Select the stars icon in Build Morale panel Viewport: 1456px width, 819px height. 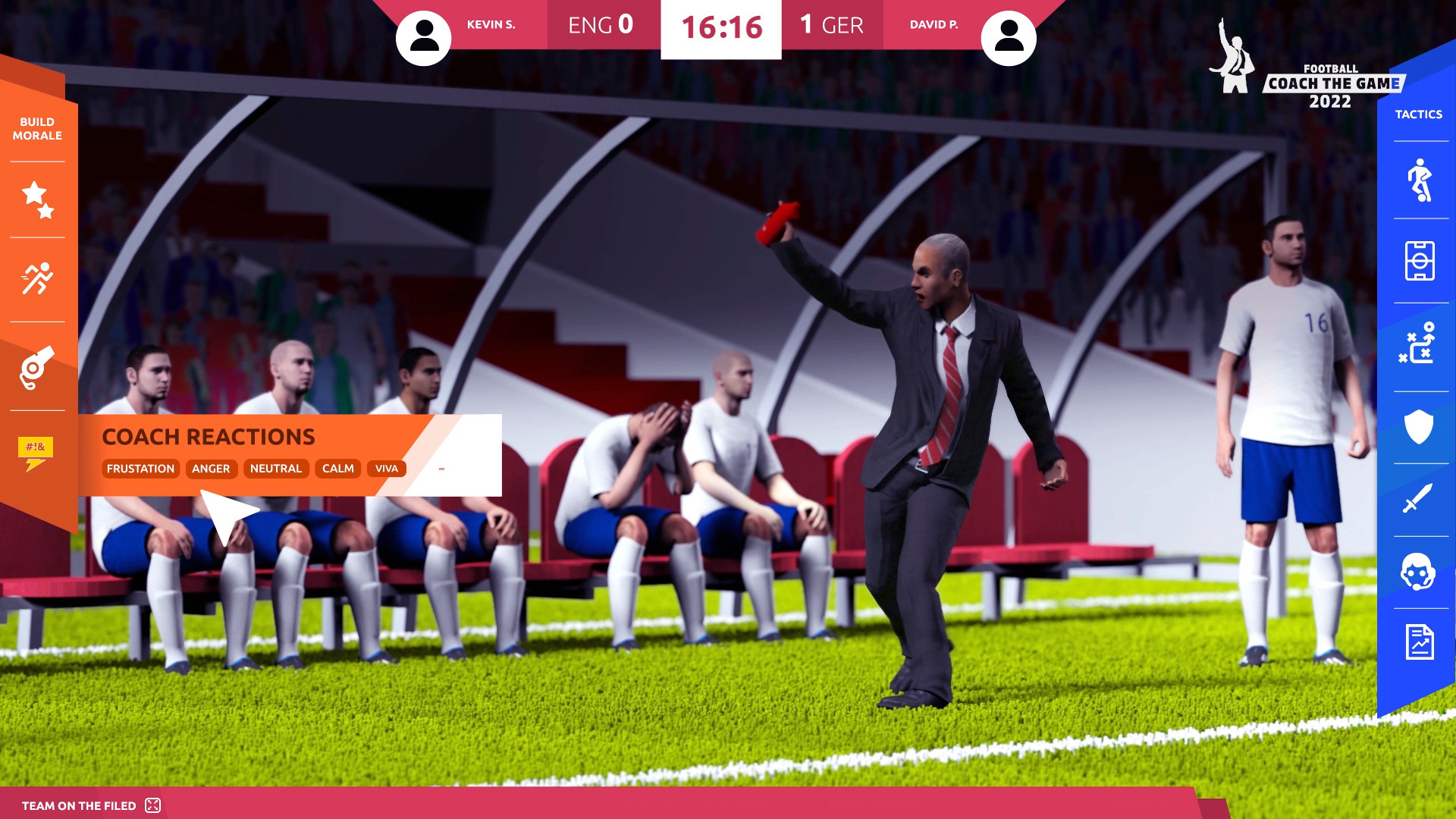(37, 199)
